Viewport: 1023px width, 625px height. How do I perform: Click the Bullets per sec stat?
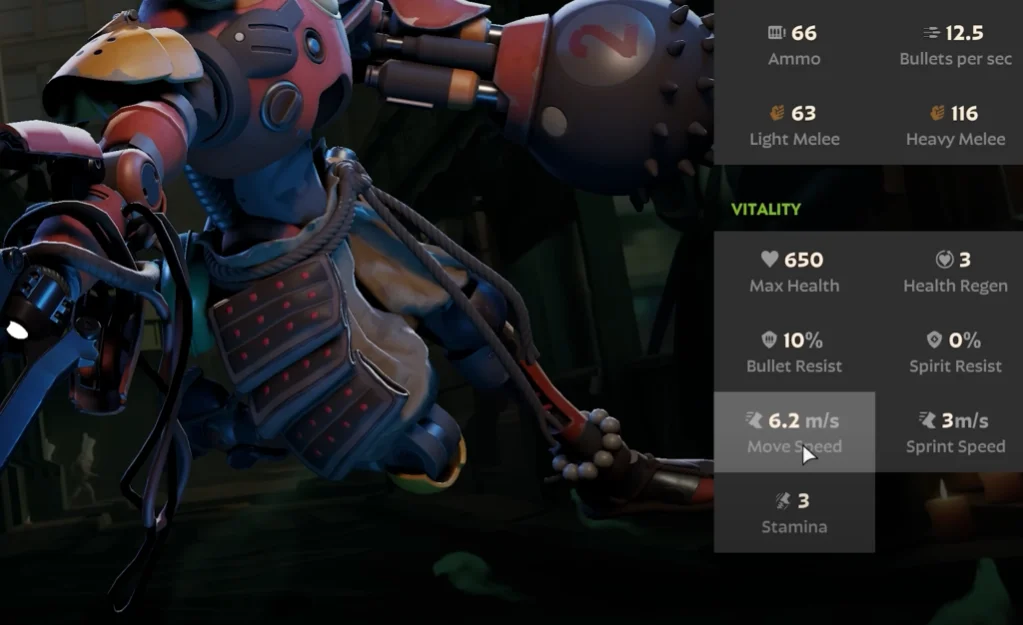pos(955,45)
